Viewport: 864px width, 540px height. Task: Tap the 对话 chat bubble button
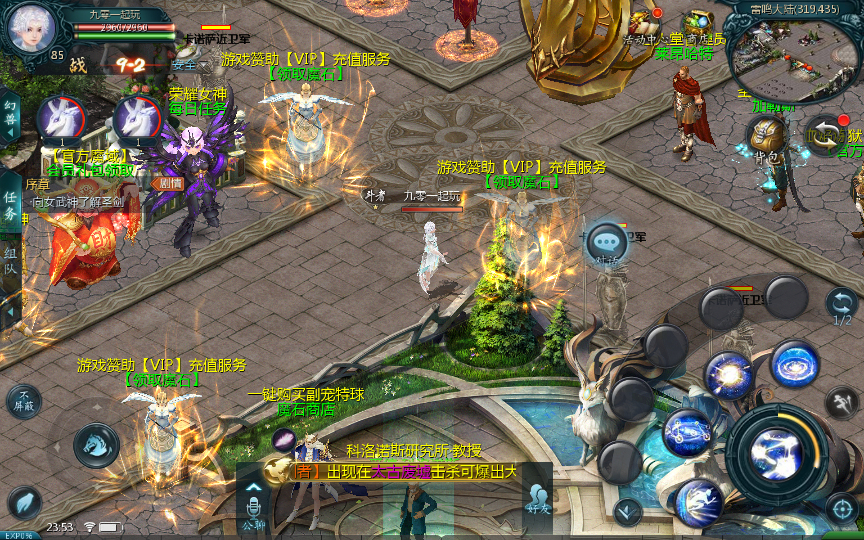(606, 242)
